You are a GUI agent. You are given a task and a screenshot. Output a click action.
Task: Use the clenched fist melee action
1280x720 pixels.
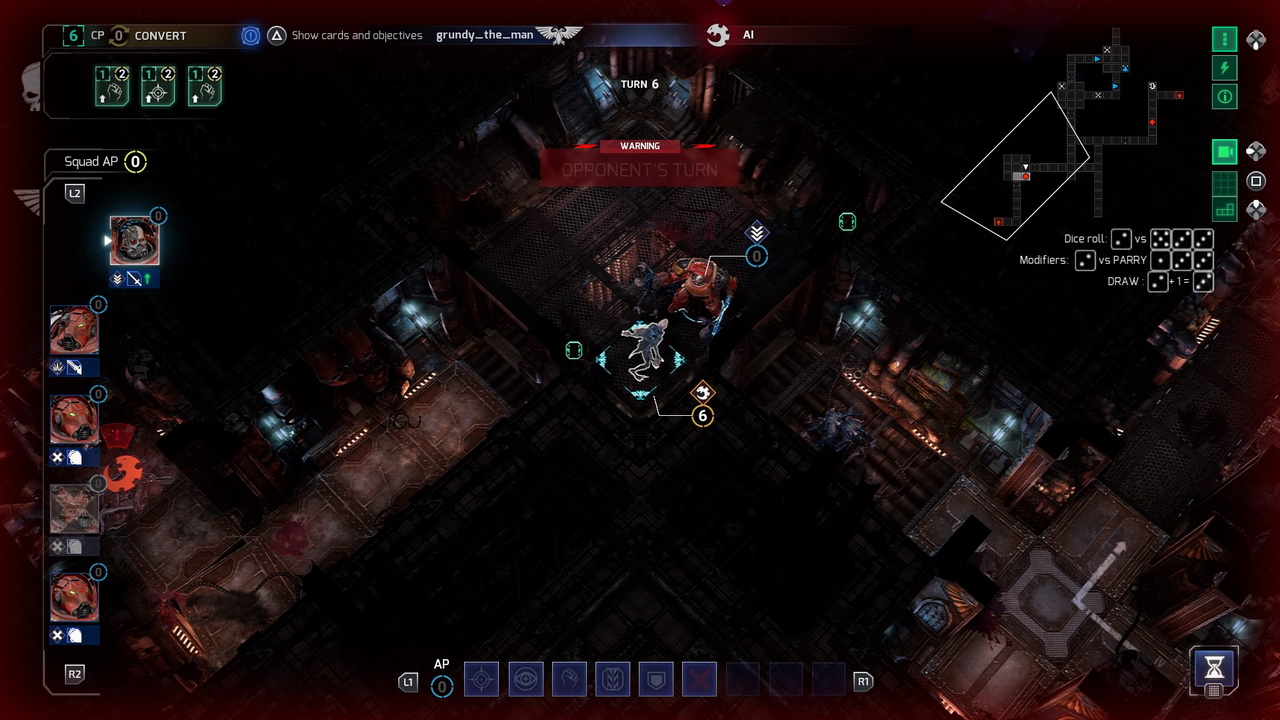[568, 680]
